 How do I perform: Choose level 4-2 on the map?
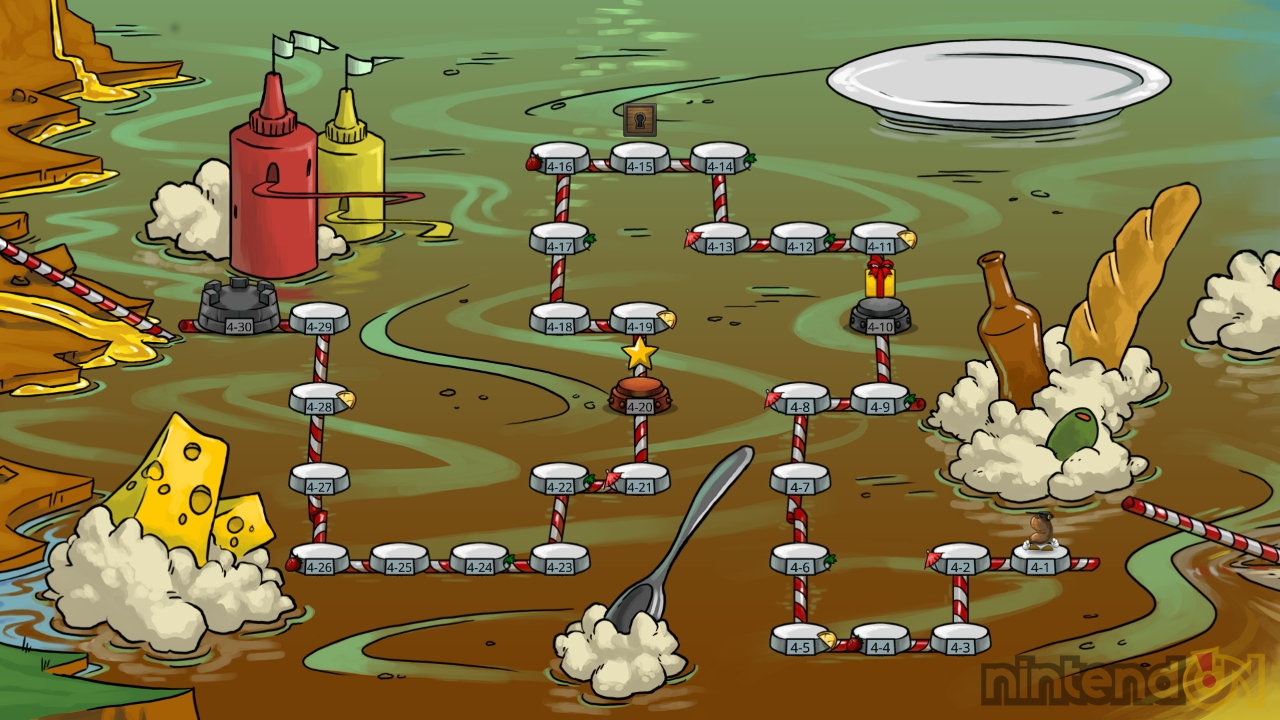(x=960, y=561)
